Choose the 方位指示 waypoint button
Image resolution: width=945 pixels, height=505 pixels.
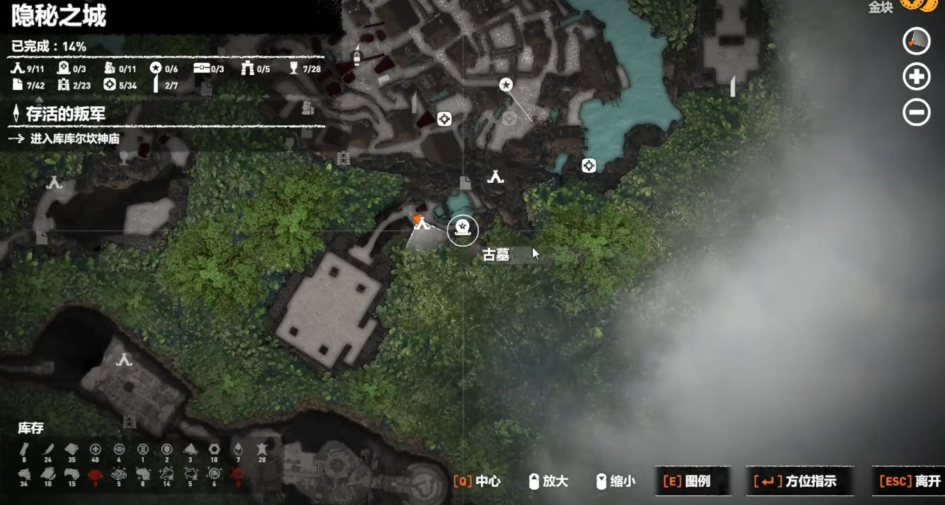tap(797, 481)
